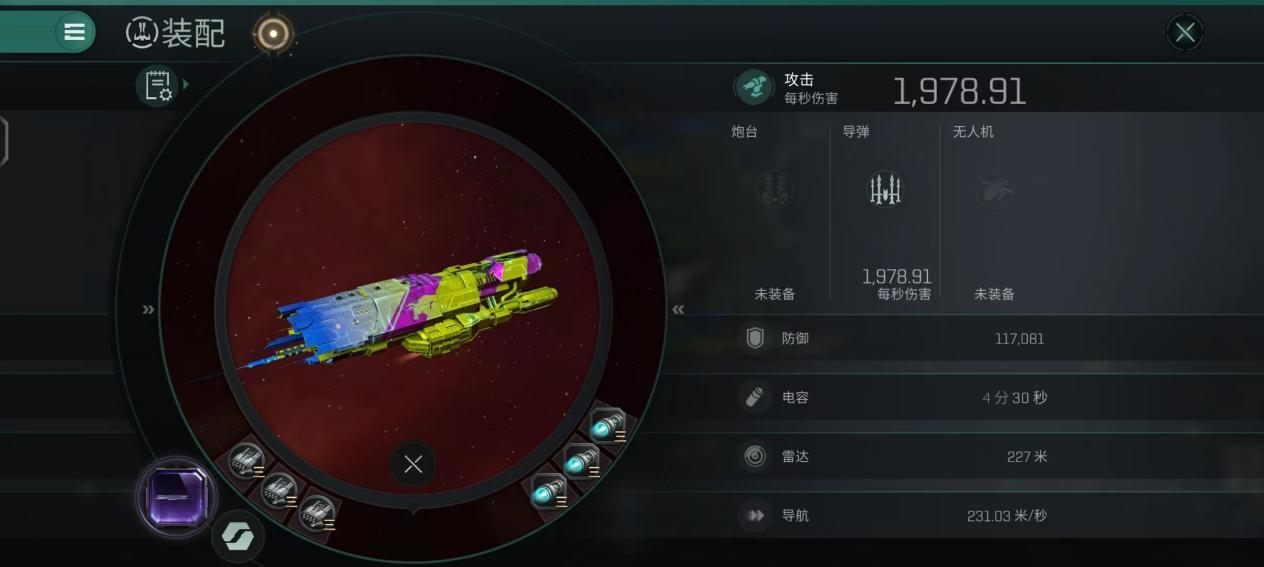Open the fitting notes settings icon

tap(159, 86)
